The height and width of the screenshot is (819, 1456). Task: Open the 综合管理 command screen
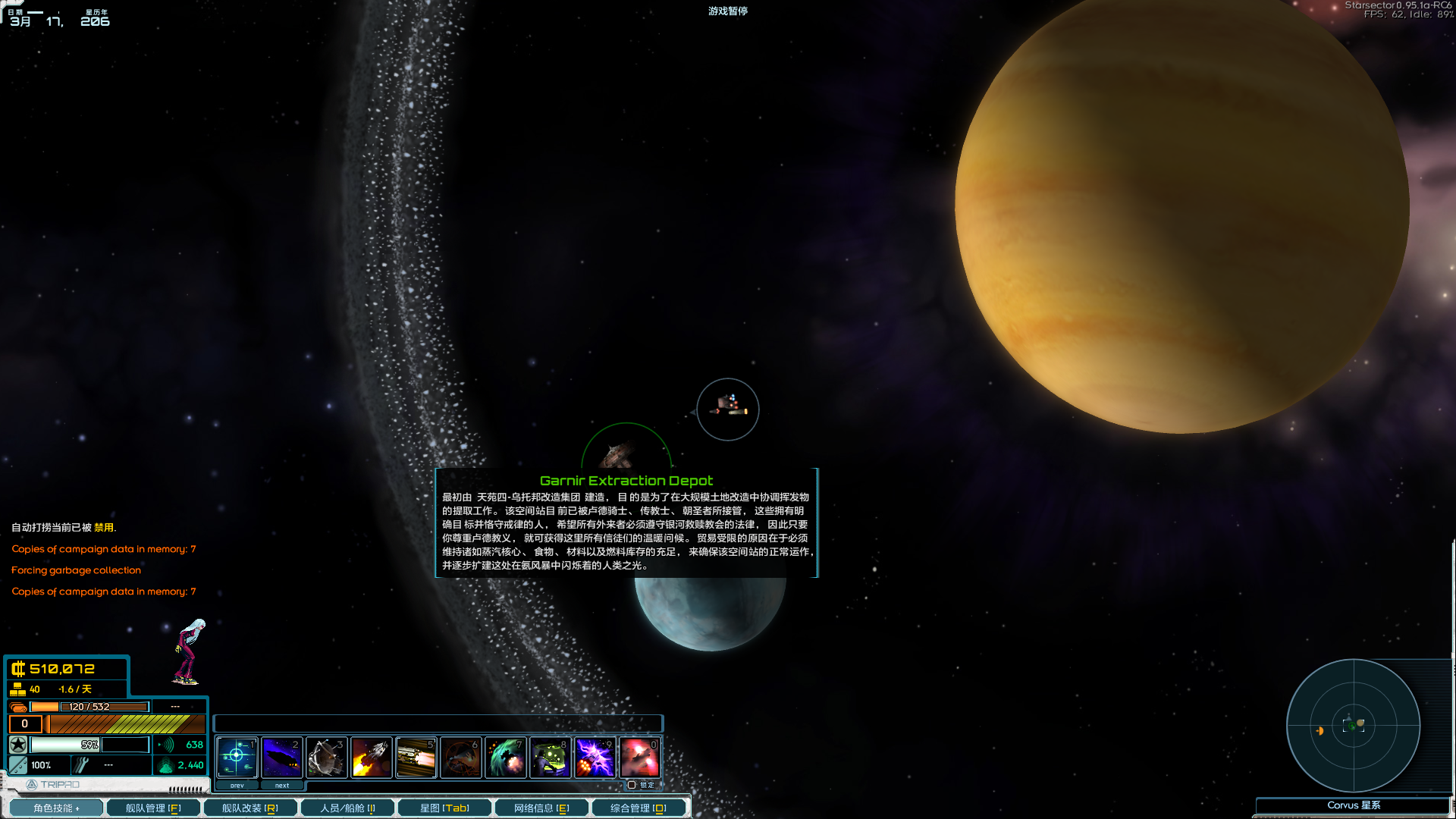point(639,808)
